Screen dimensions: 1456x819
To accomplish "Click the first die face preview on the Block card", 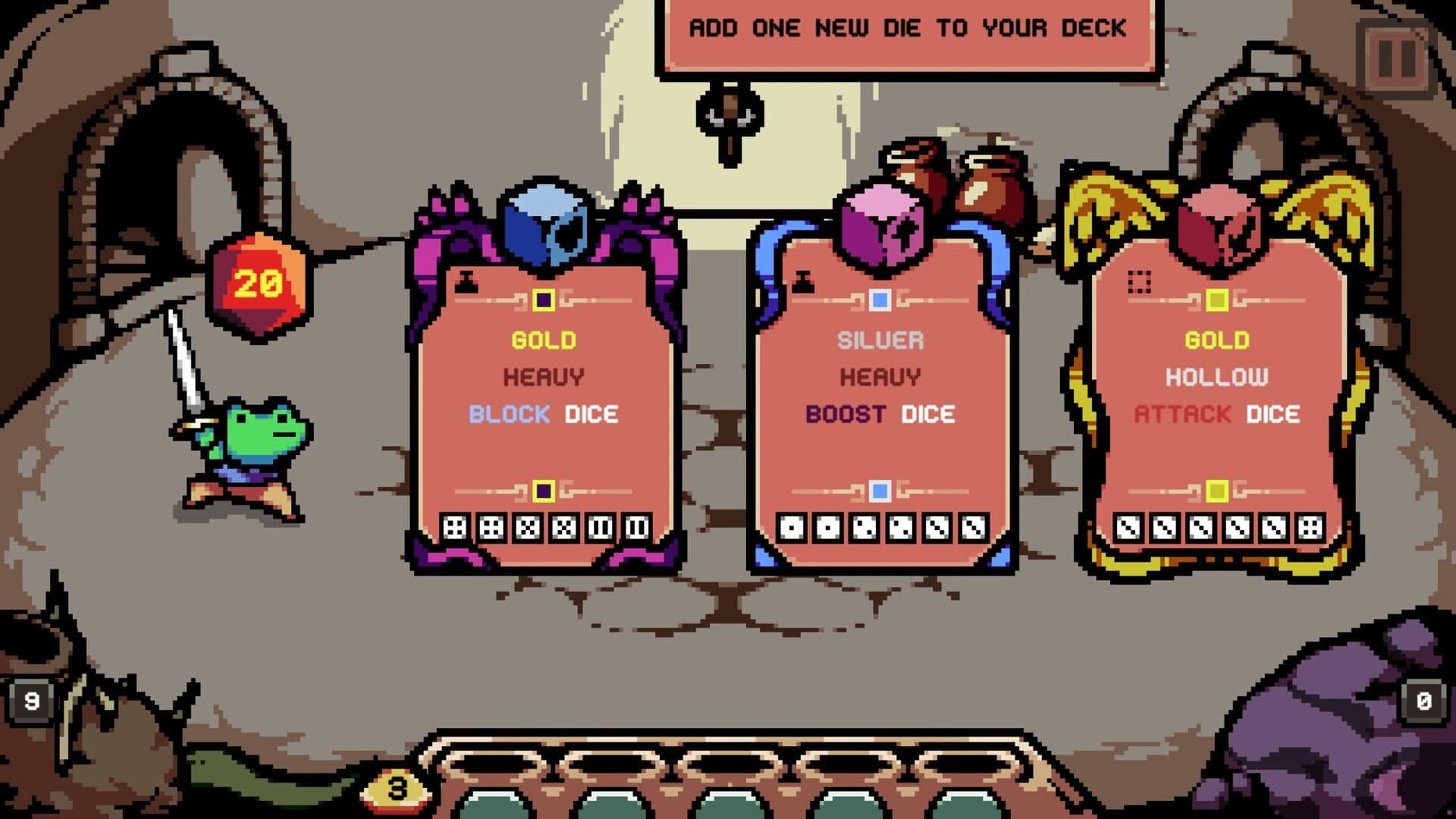I will tap(455, 527).
